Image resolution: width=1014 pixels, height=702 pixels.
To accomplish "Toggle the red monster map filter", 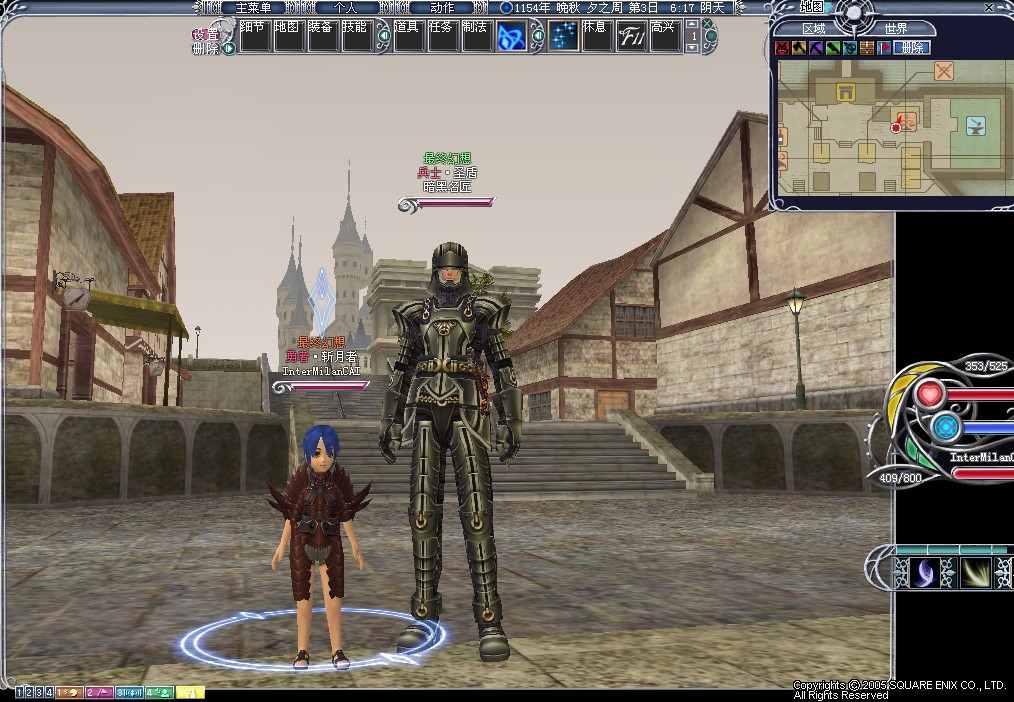I will tap(783, 47).
